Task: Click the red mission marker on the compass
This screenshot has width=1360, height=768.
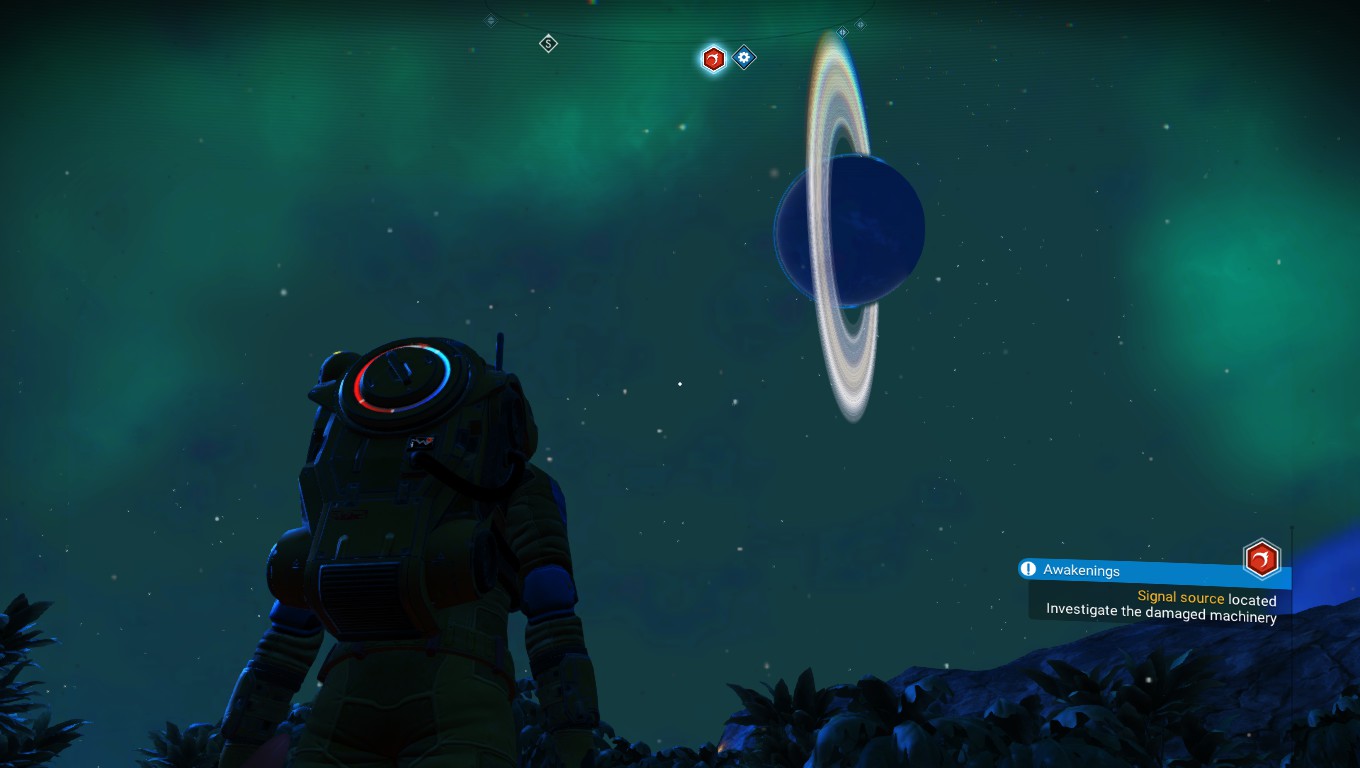Action: 713,59
